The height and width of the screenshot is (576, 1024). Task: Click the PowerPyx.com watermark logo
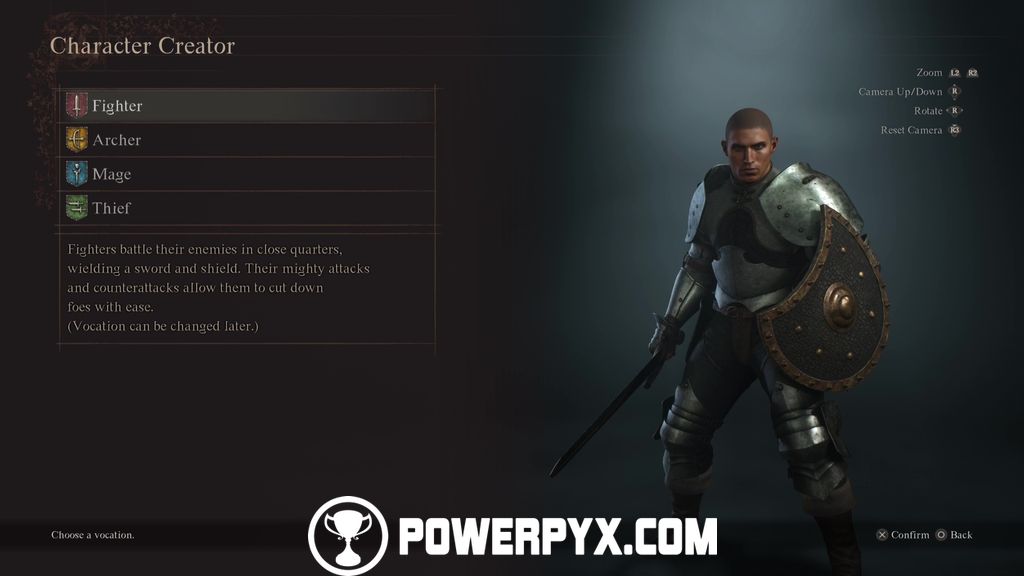[512, 535]
